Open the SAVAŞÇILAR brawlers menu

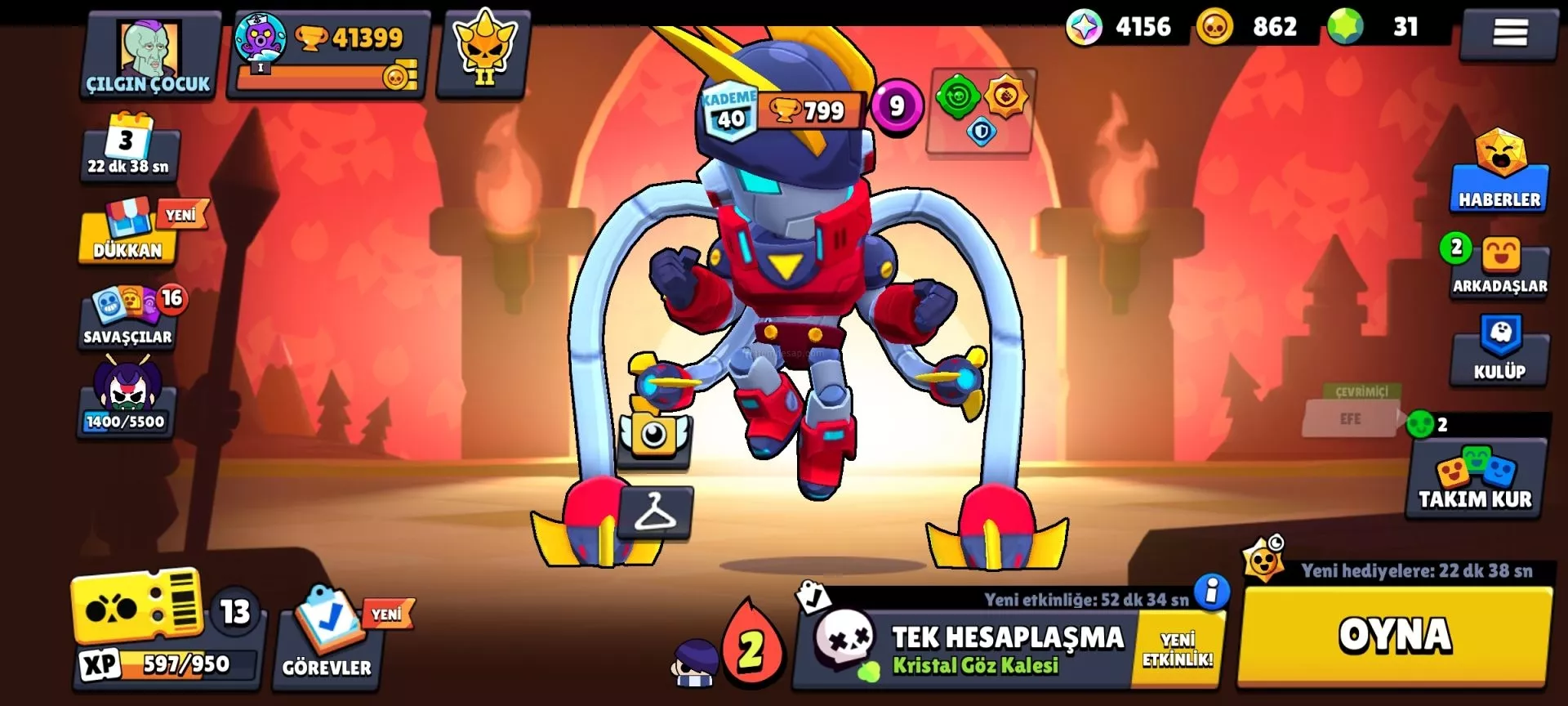[x=128, y=319]
